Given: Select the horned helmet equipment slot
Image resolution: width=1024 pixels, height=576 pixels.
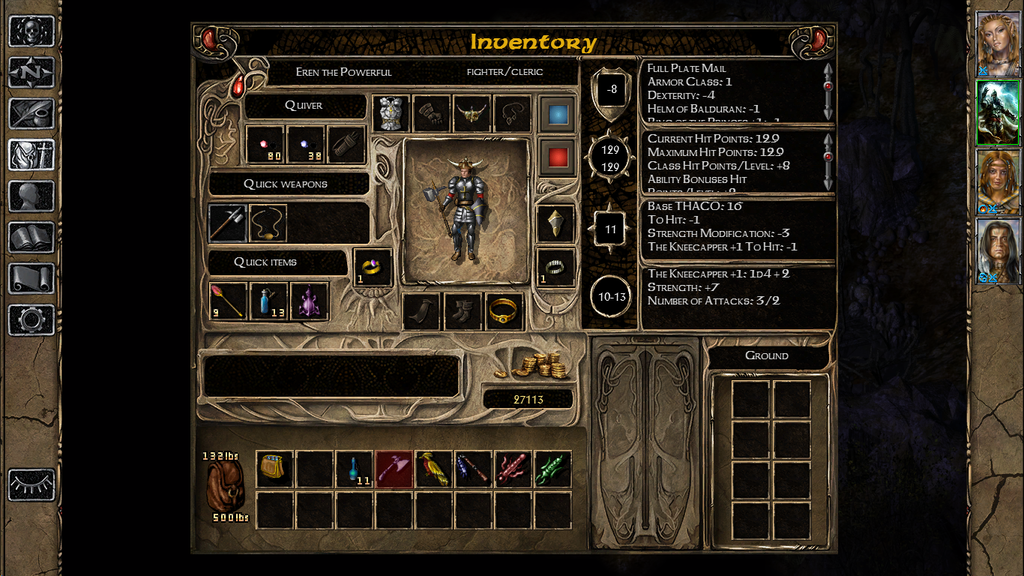Looking at the screenshot, I should [471, 113].
